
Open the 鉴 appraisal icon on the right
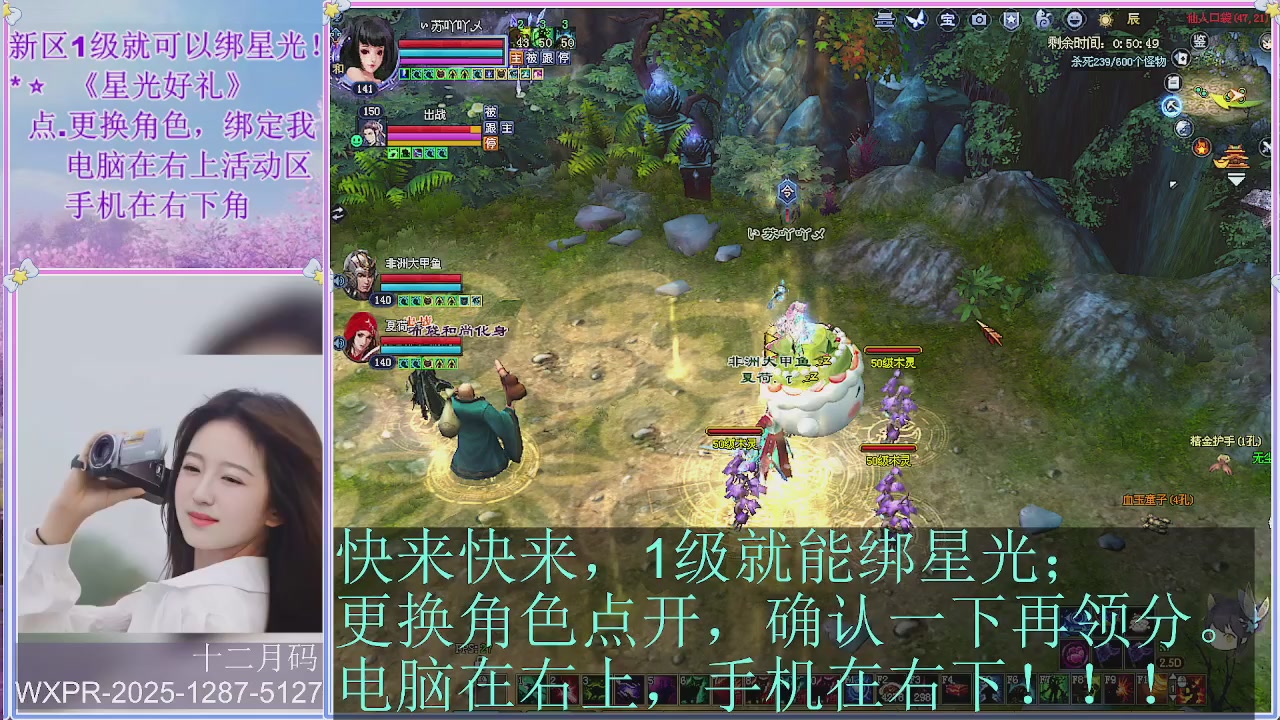click(1199, 41)
